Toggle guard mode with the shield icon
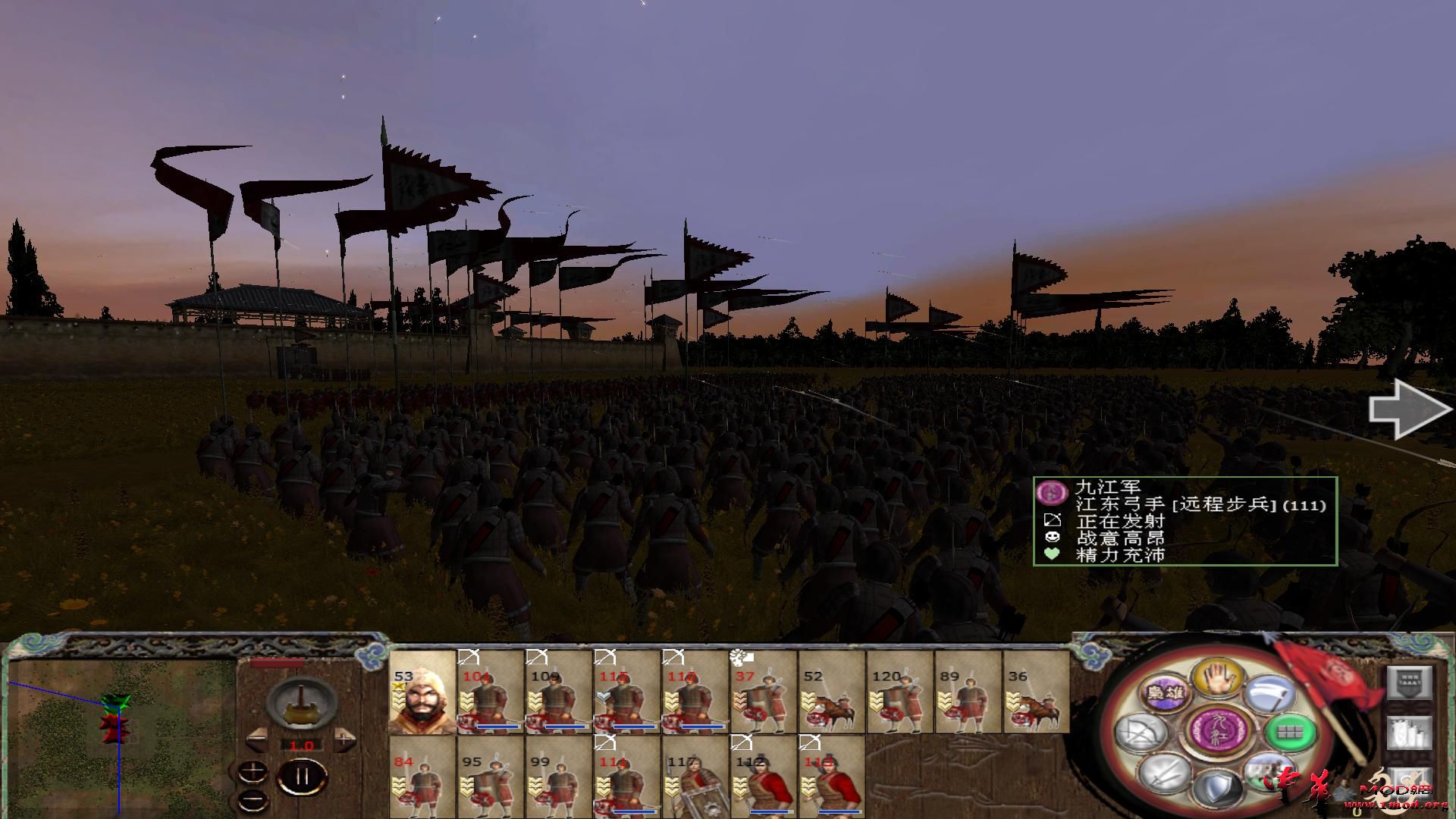1456x819 pixels. (1219, 789)
